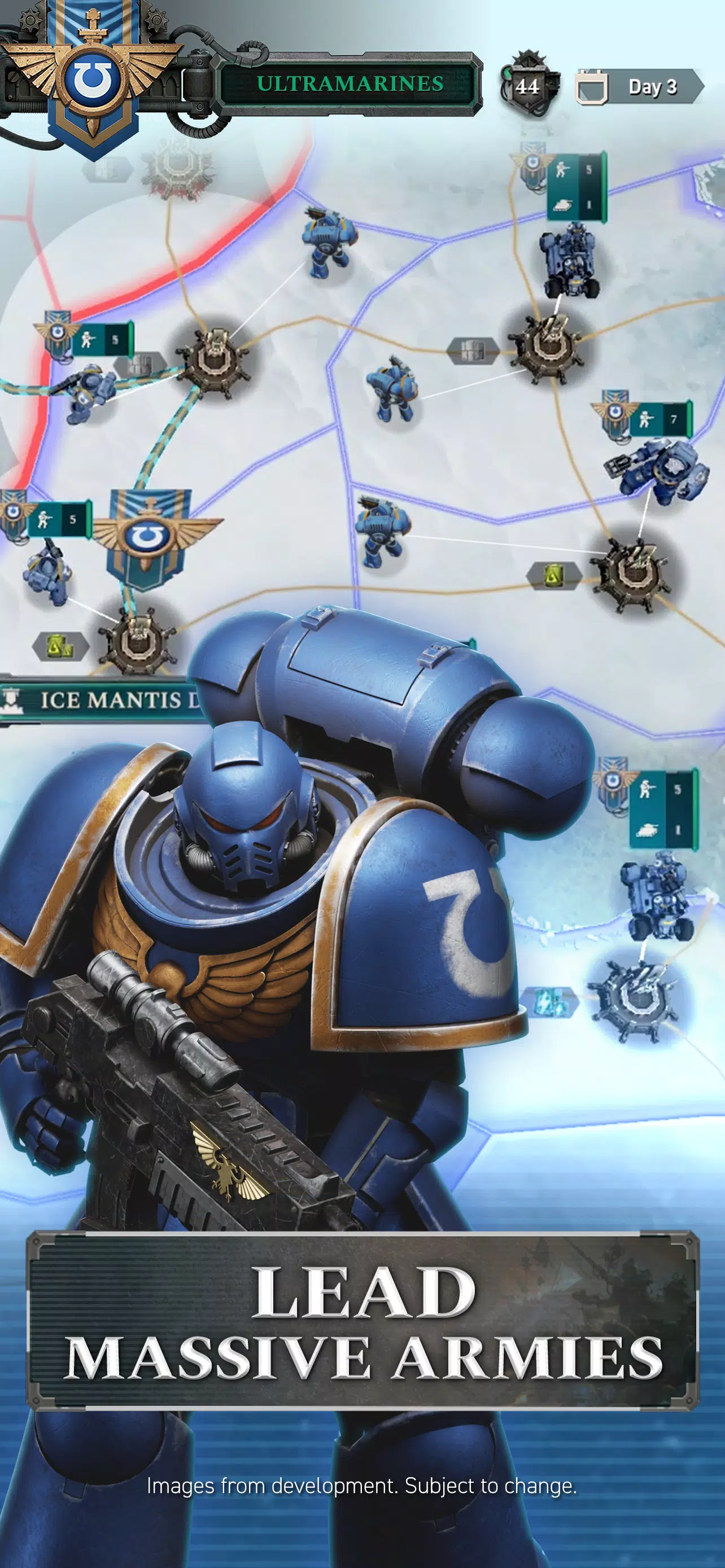The height and width of the screenshot is (1568, 725).
Task: Open the Day 3 calendar
Action: coord(640,87)
